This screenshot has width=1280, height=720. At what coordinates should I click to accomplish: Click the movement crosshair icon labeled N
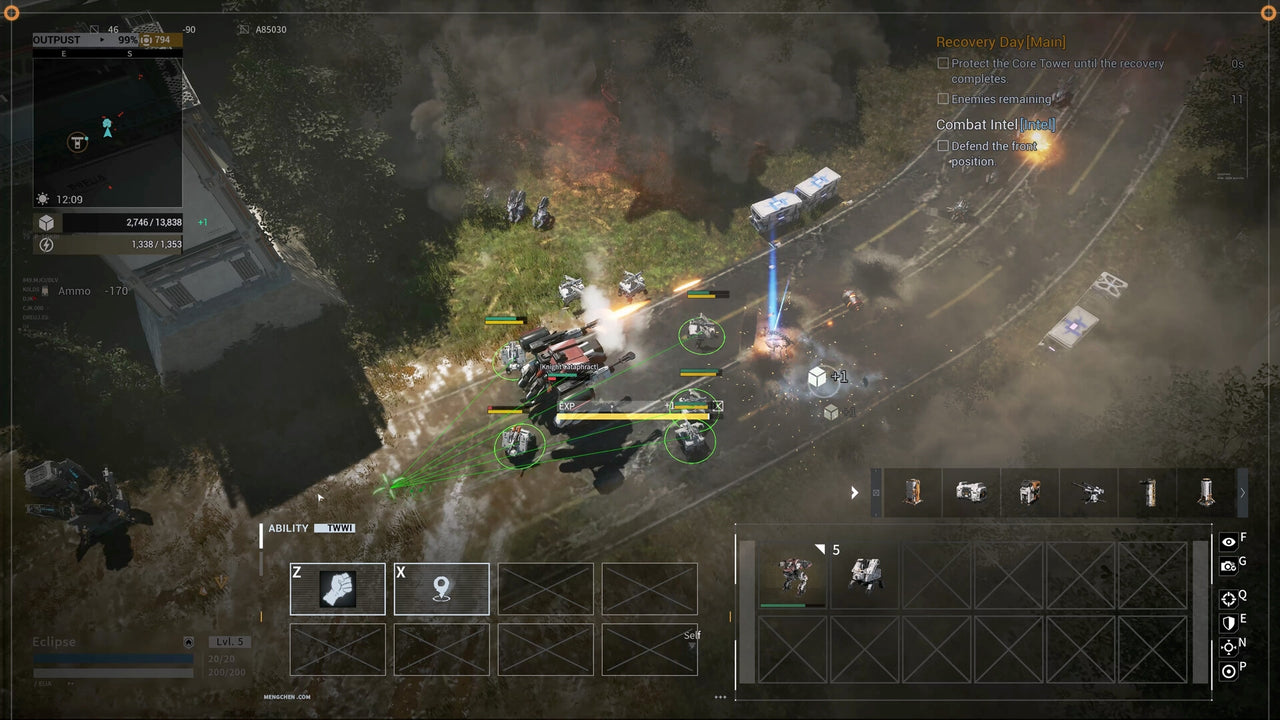pyautogui.click(x=1228, y=646)
